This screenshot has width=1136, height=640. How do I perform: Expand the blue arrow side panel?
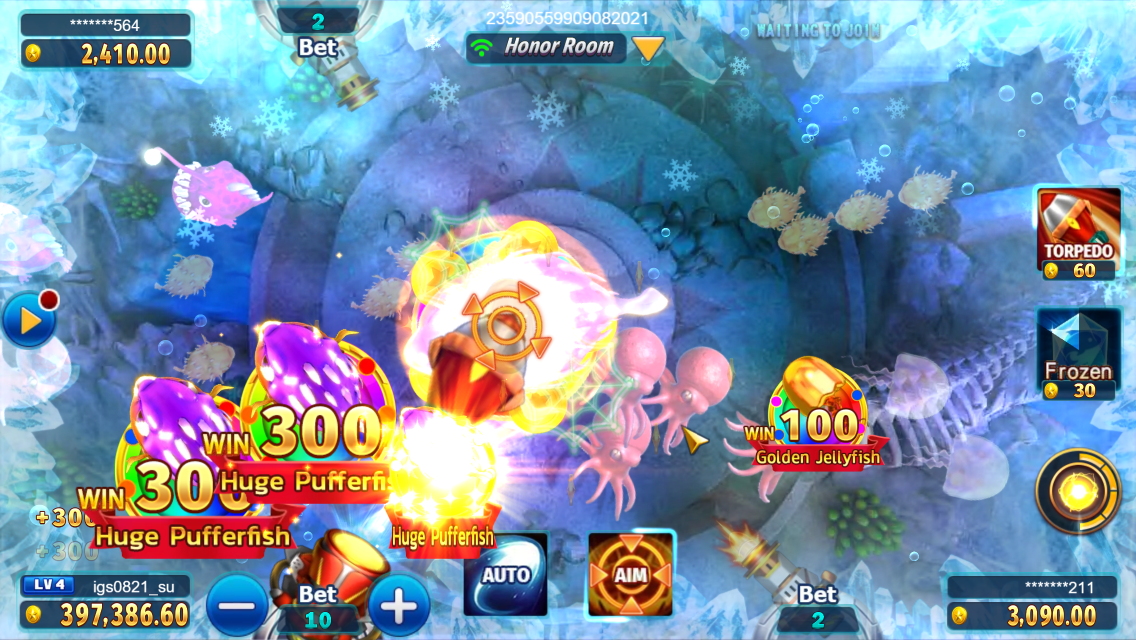27,321
